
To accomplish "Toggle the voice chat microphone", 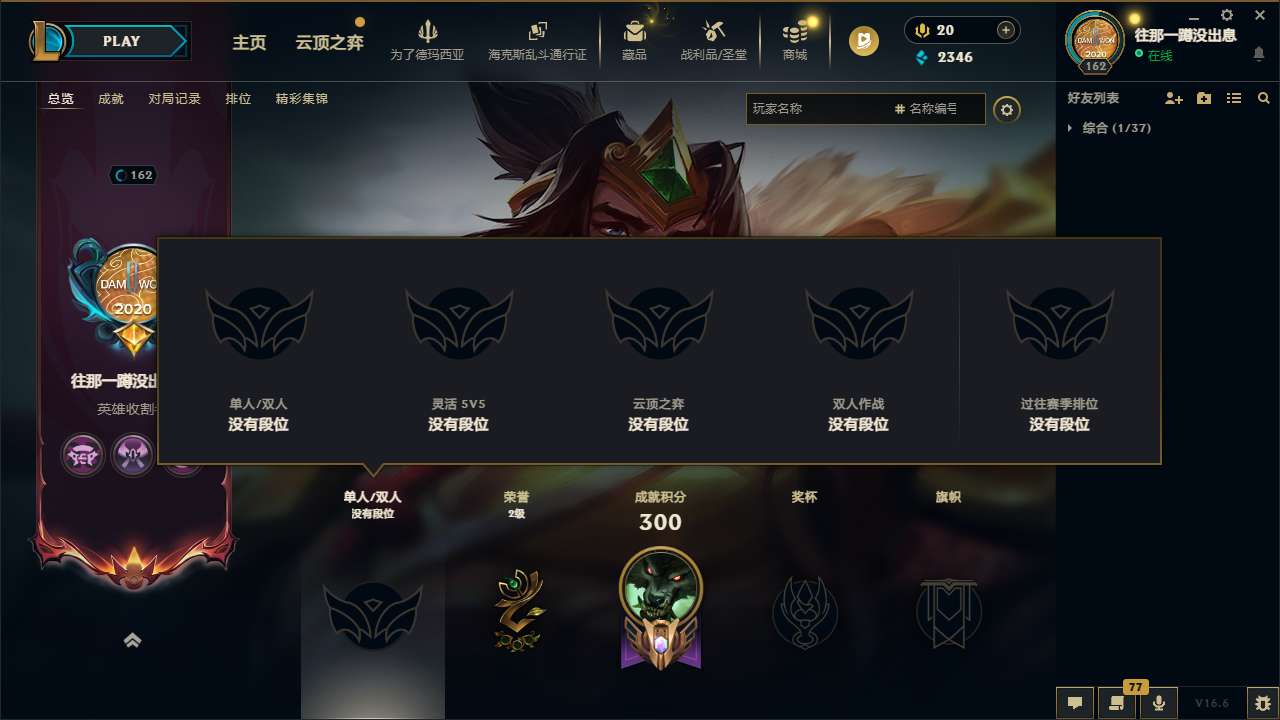I will tap(1160, 704).
